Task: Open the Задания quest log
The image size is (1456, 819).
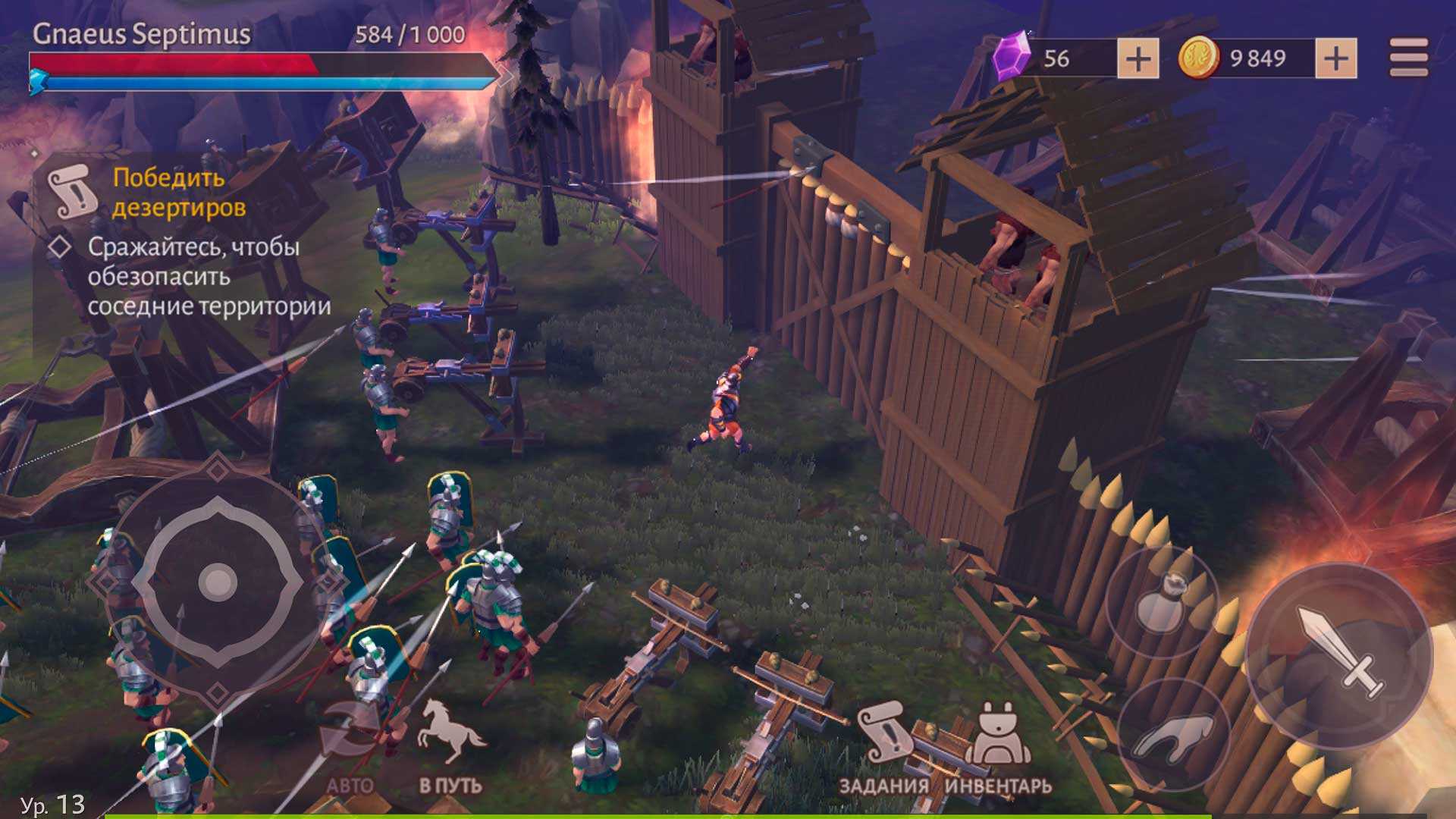Action: (x=884, y=748)
